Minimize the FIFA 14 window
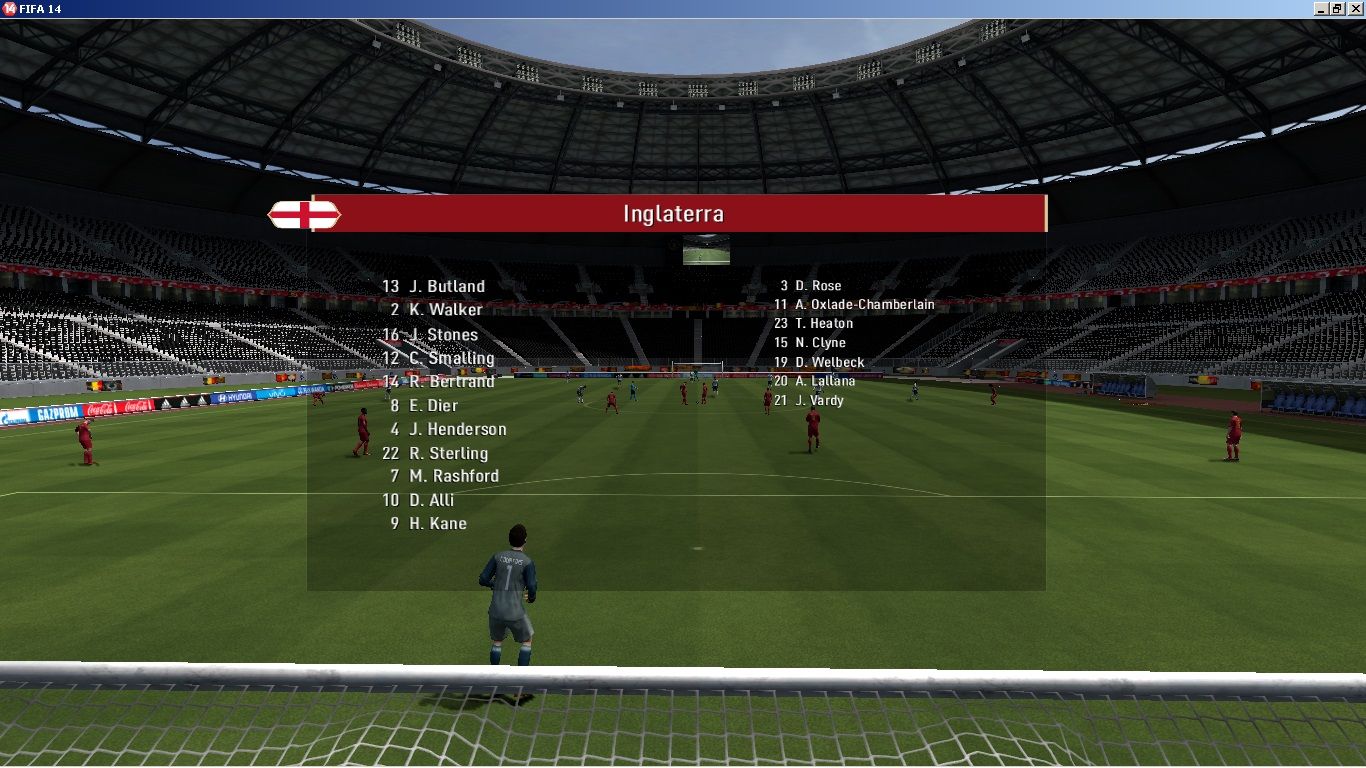 click(1322, 8)
